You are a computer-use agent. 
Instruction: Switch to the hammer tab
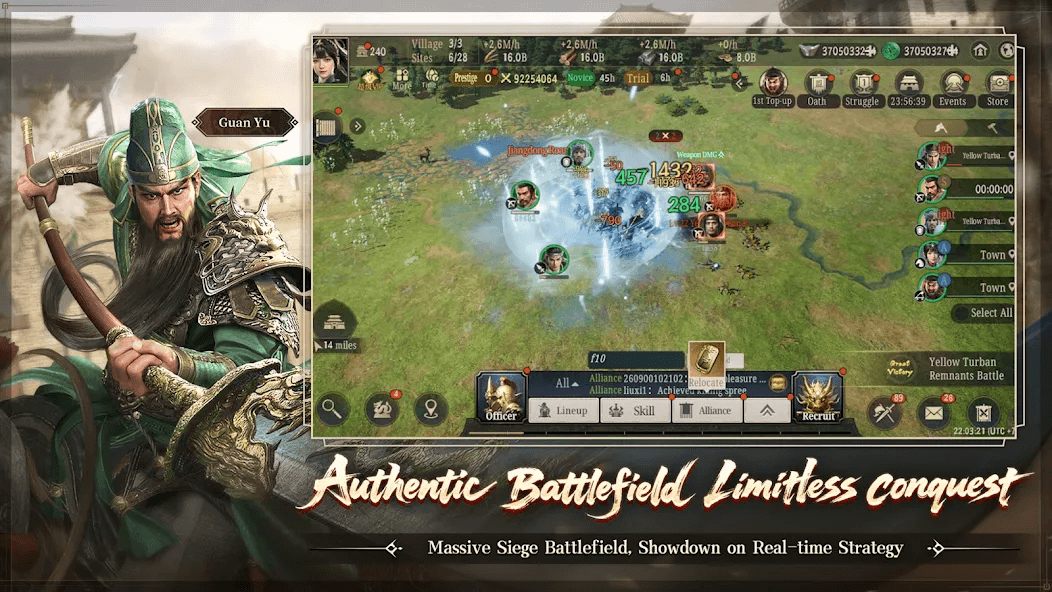991,128
